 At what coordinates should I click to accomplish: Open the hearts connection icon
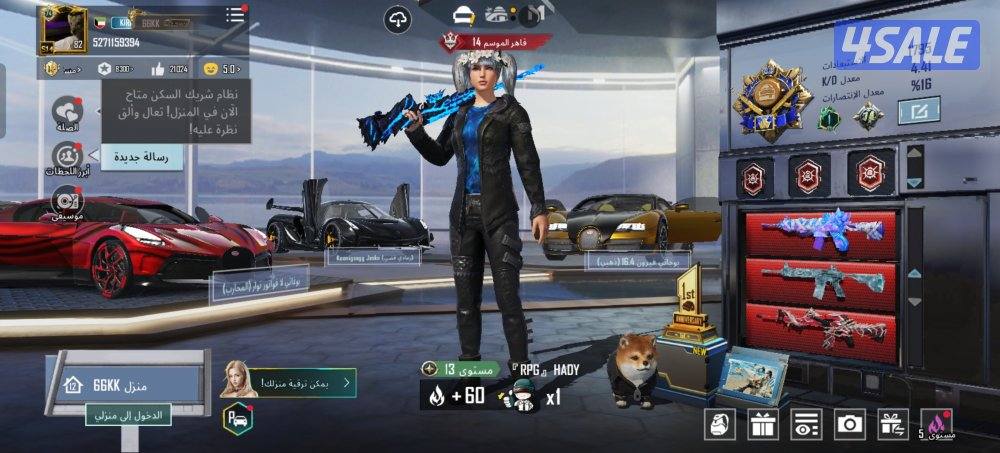pos(67,112)
